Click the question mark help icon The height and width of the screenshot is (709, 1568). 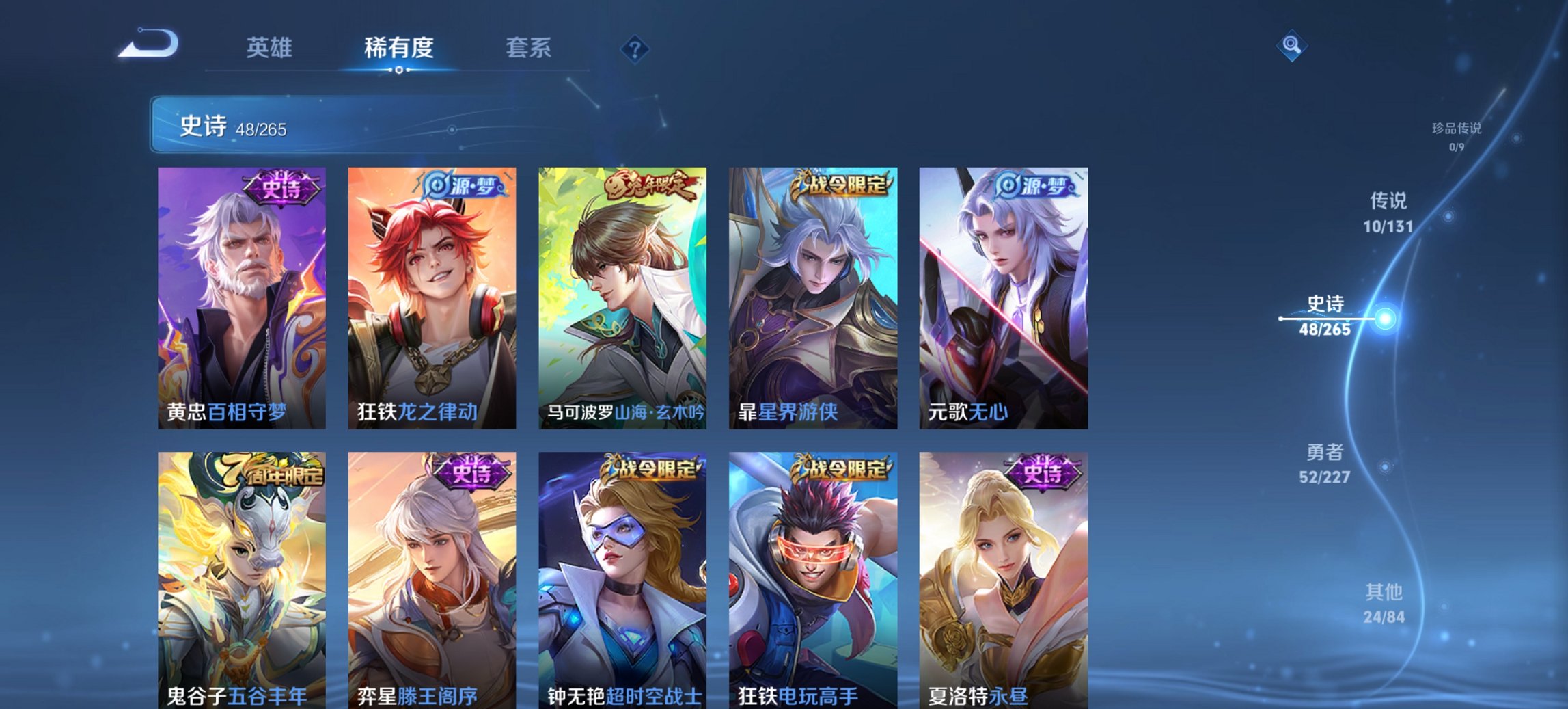pyautogui.click(x=635, y=49)
